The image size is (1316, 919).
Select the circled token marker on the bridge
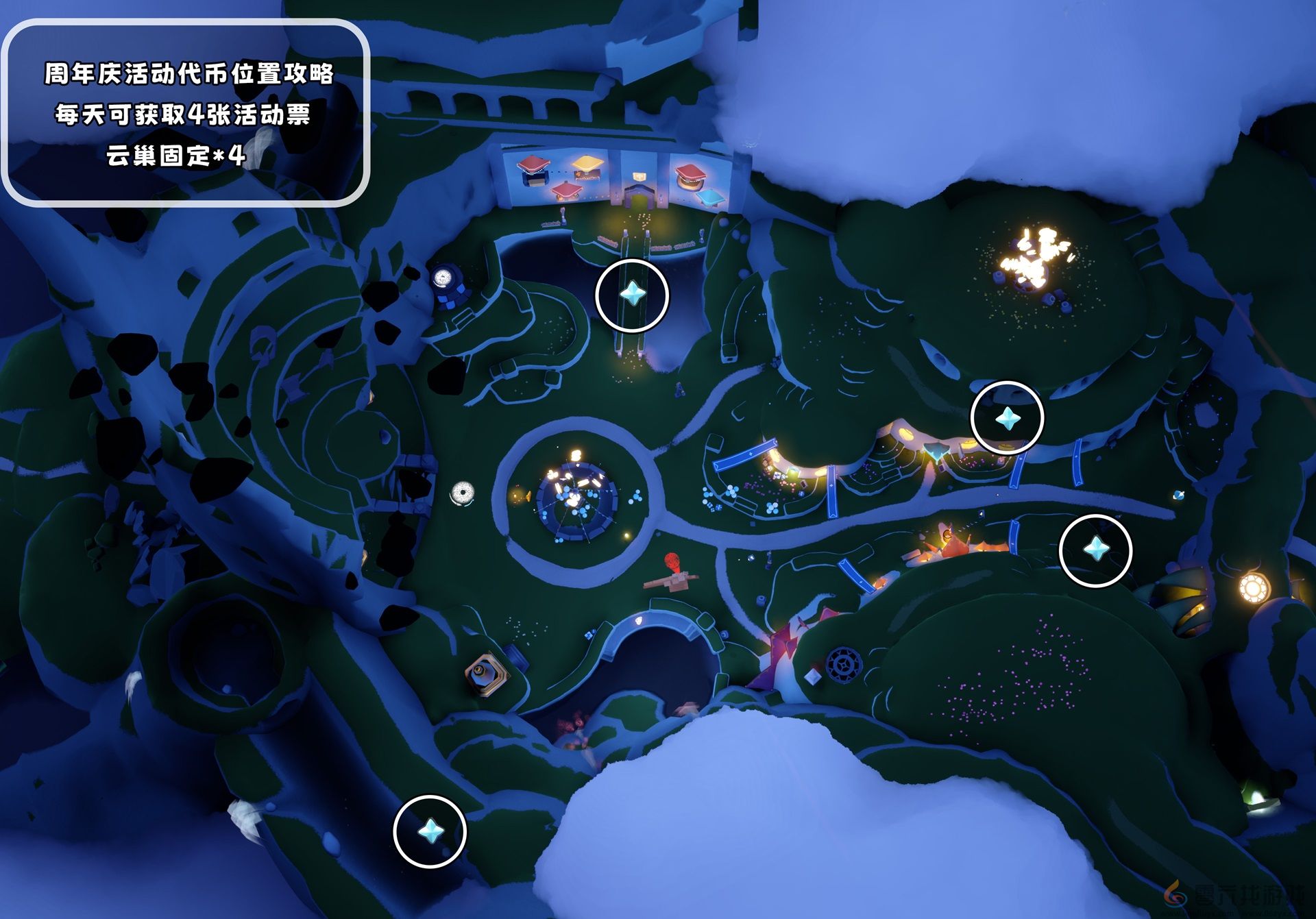(x=632, y=295)
